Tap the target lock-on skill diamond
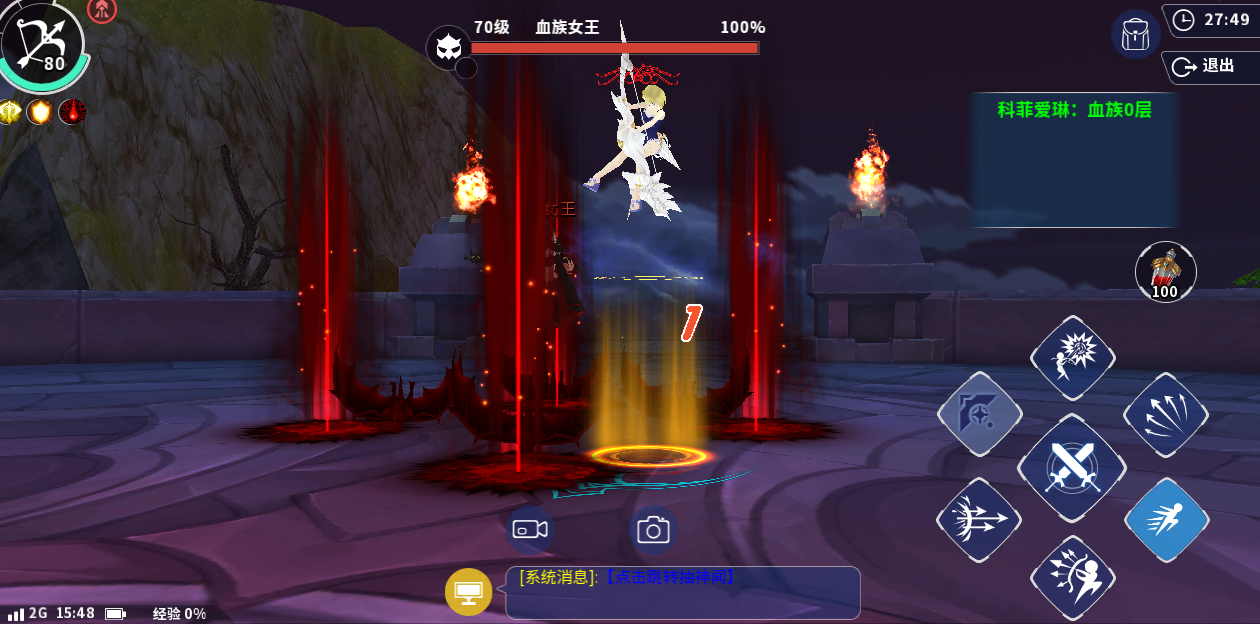 pyautogui.click(x=979, y=414)
